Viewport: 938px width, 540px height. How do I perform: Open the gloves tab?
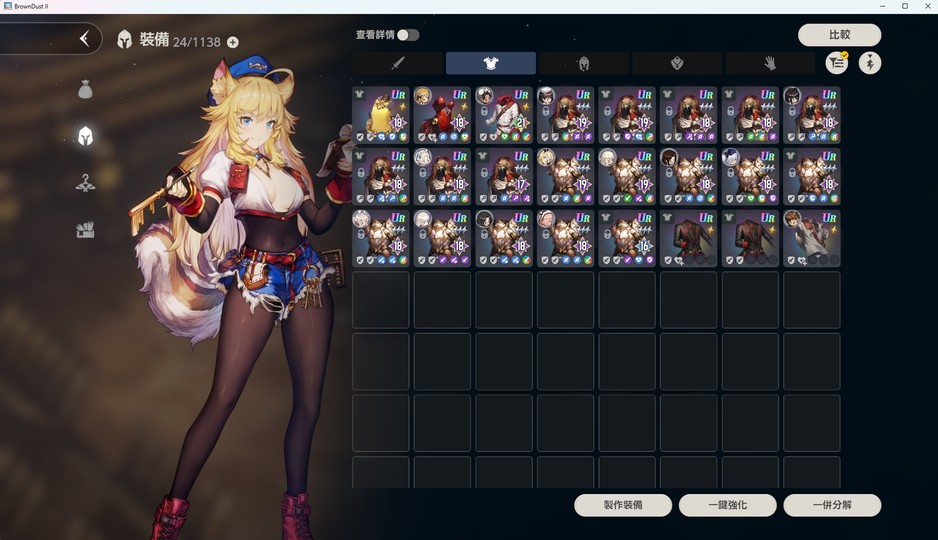tap(770, 63)
